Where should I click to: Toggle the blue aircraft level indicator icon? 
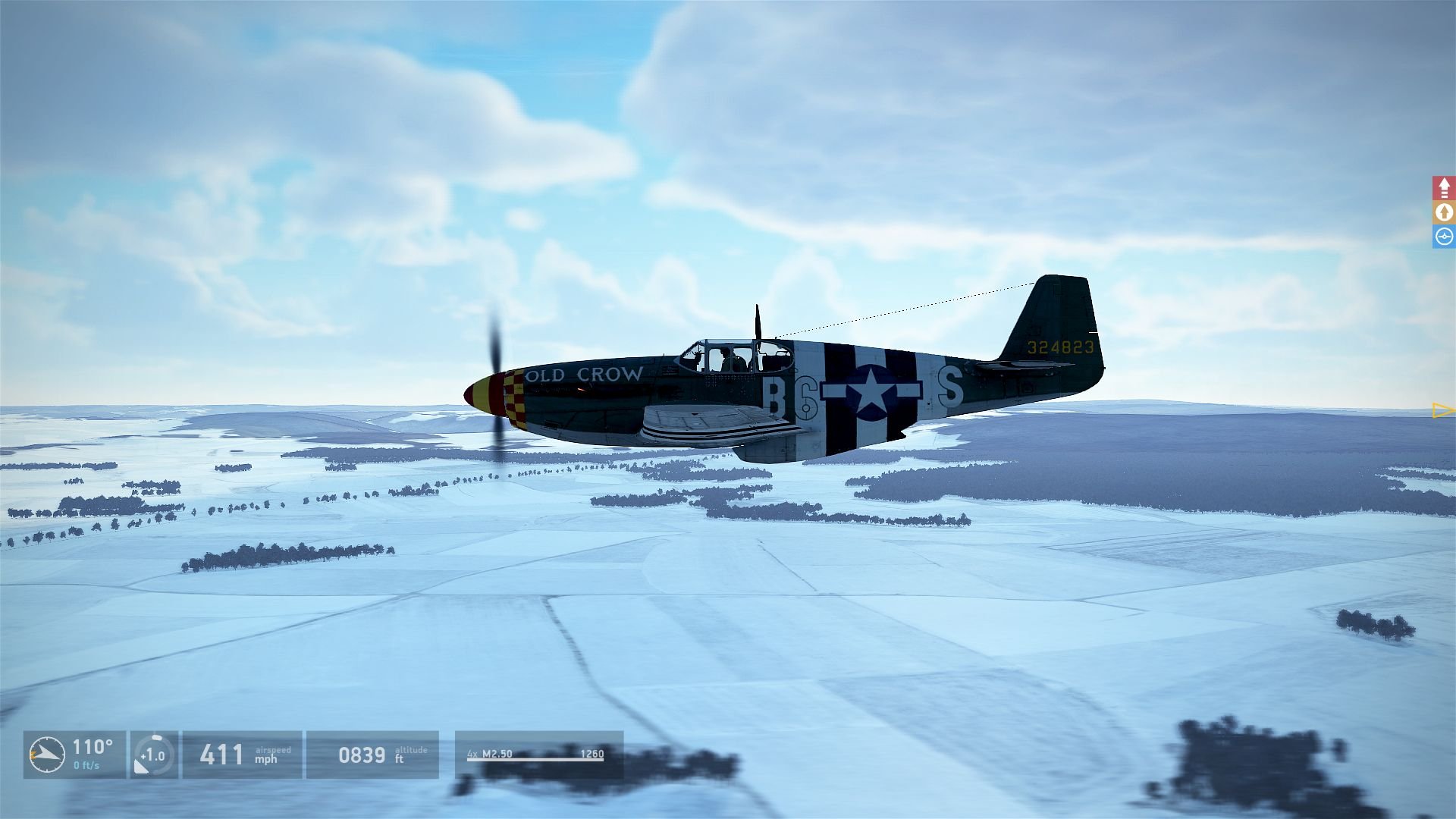click(1443, 237)
